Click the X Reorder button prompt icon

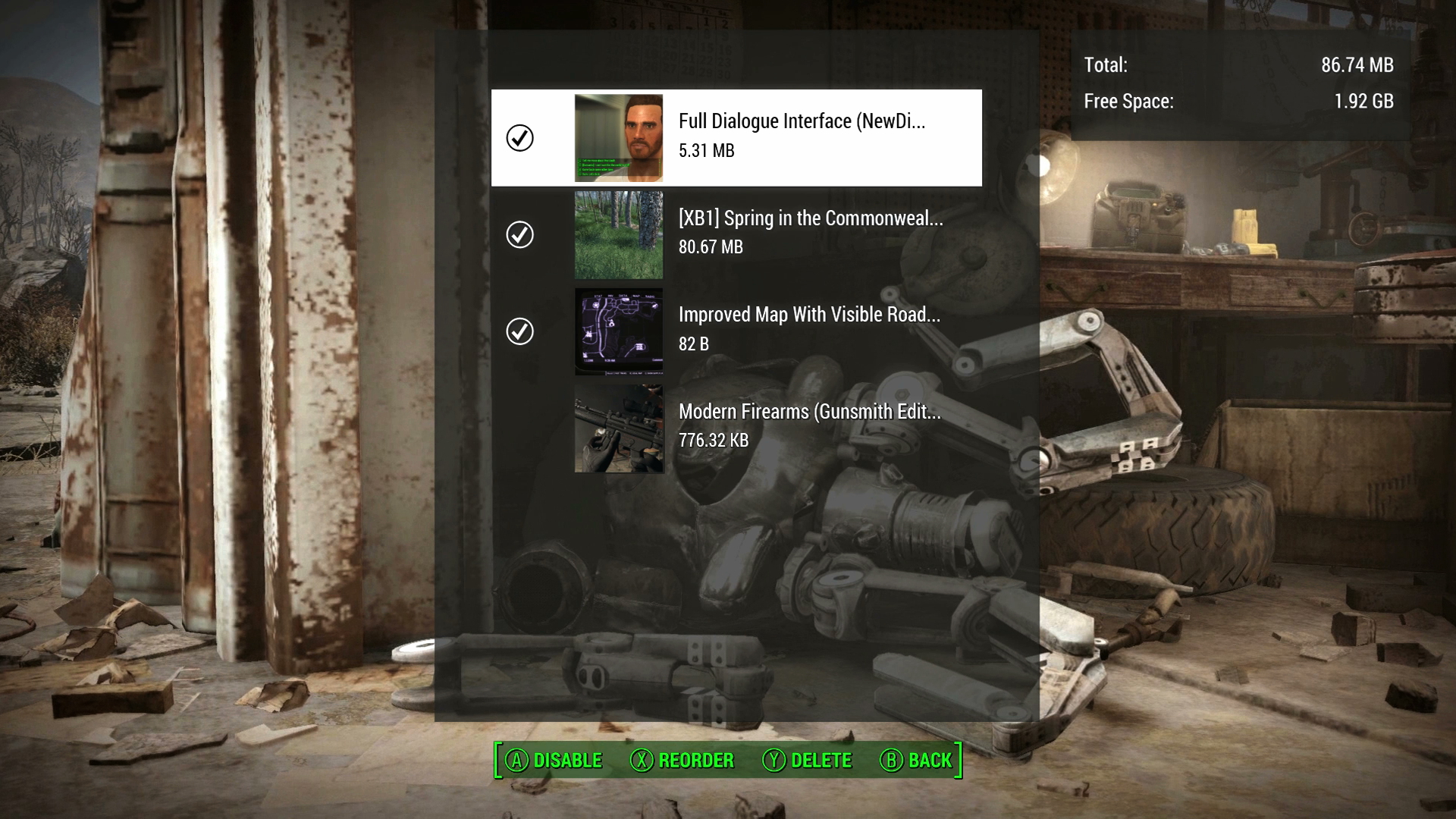click(x=641, y=760)
